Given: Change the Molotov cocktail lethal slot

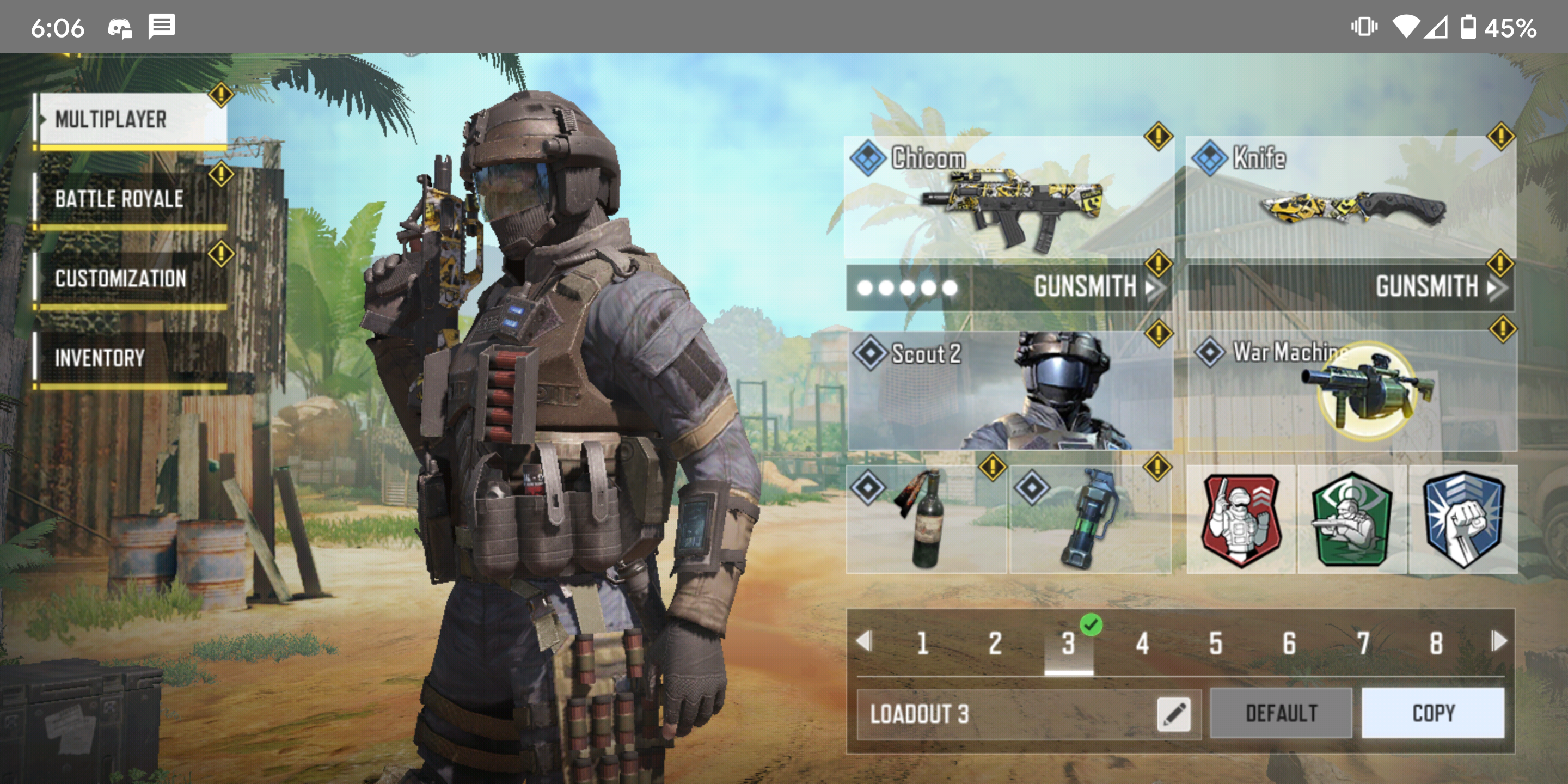Looking at the screenshot, I should [x=926, y=519].
